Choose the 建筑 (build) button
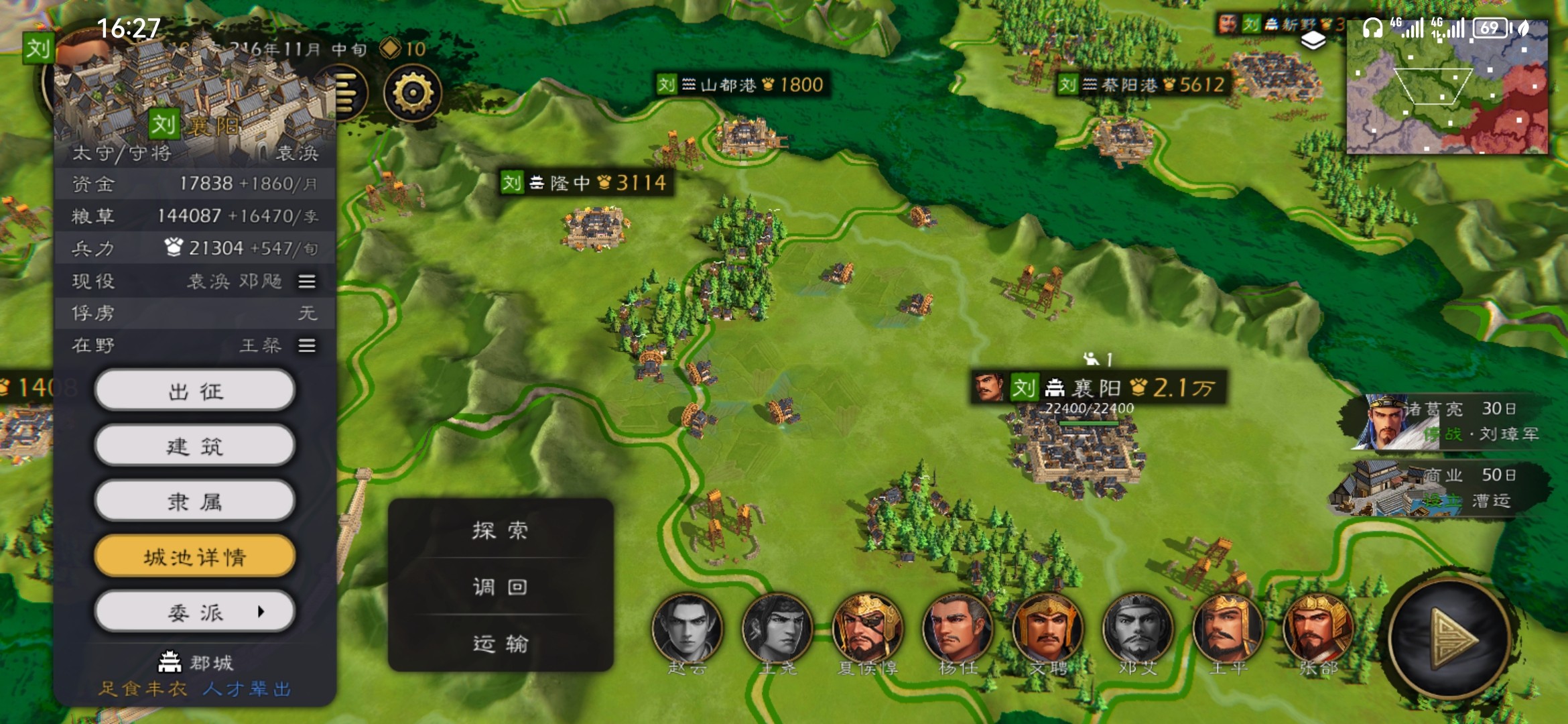 pos(194,446)
